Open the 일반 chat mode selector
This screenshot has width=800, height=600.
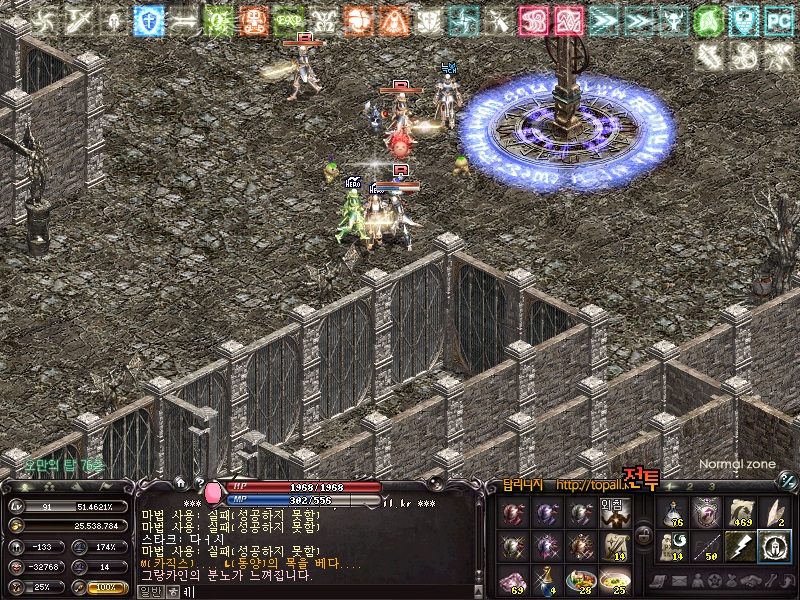click(x=149, y=591)
